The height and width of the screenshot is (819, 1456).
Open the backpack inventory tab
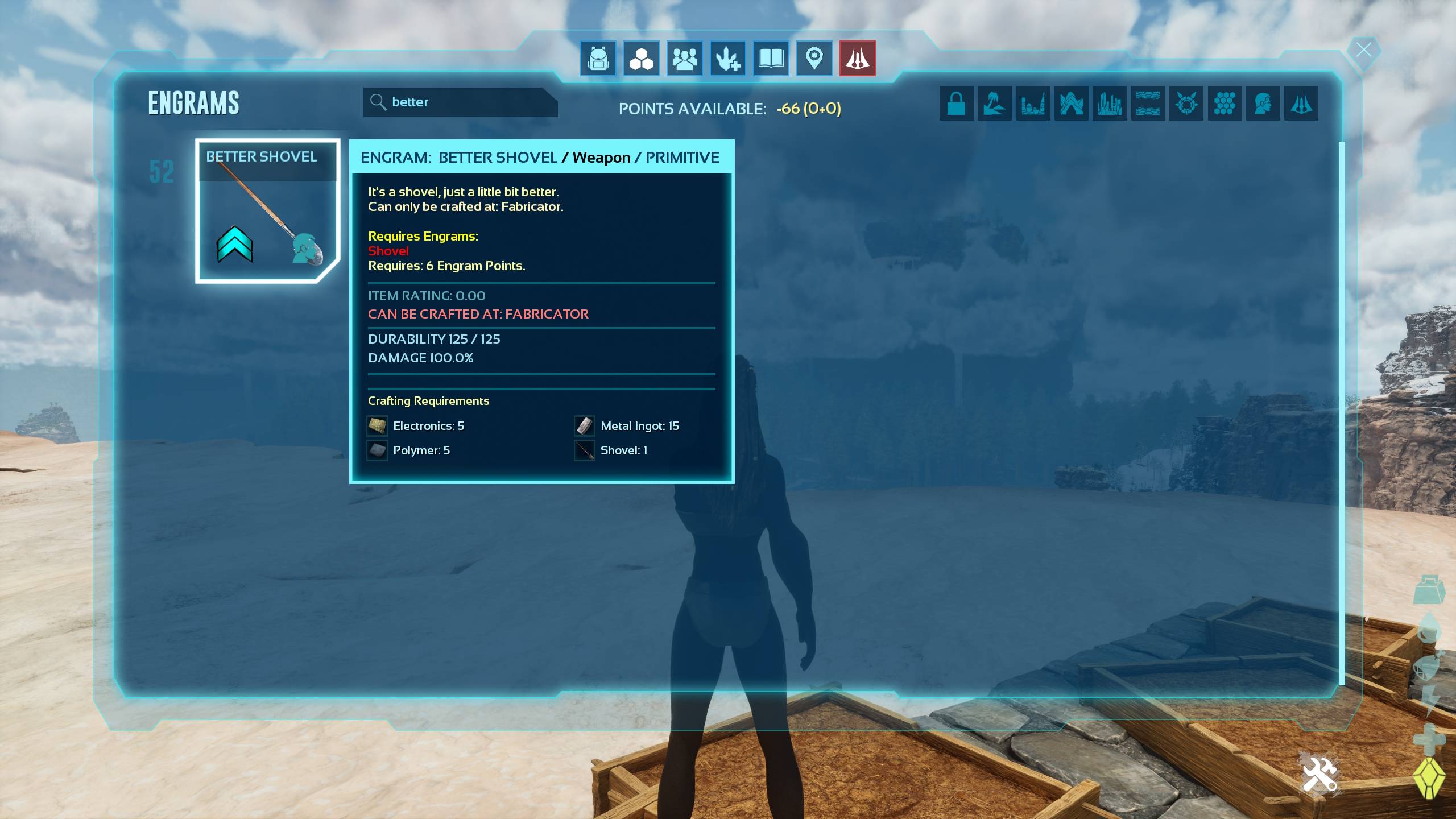[598, 58]
